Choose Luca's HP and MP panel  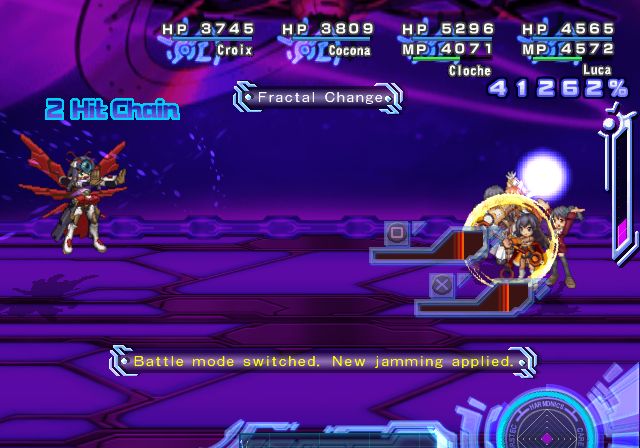click(x=566, y=45)
